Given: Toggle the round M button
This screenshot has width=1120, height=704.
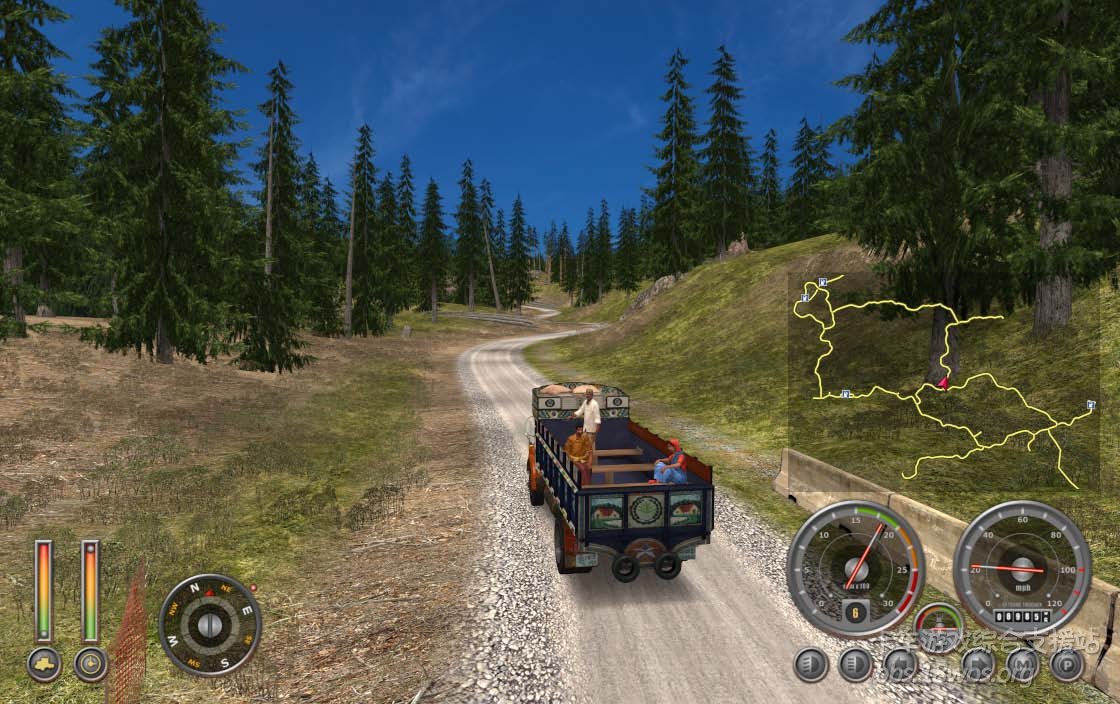Looking at the screenshot, I should point(1022,664).
